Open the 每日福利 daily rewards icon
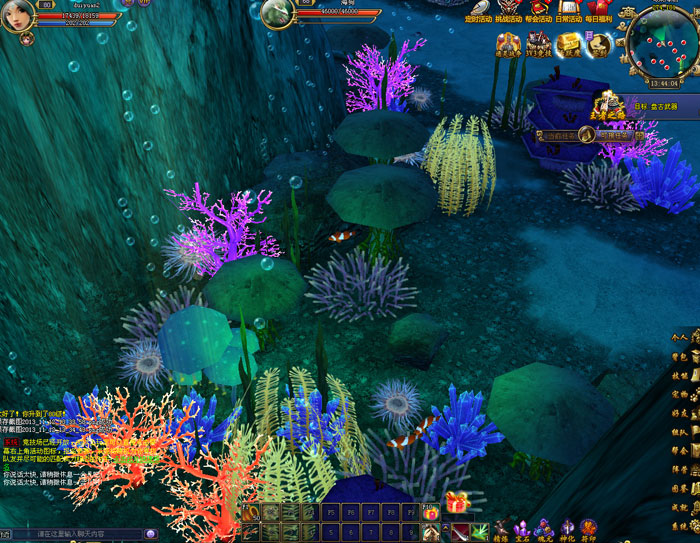700x543 pixels. (x=598, y=9)
